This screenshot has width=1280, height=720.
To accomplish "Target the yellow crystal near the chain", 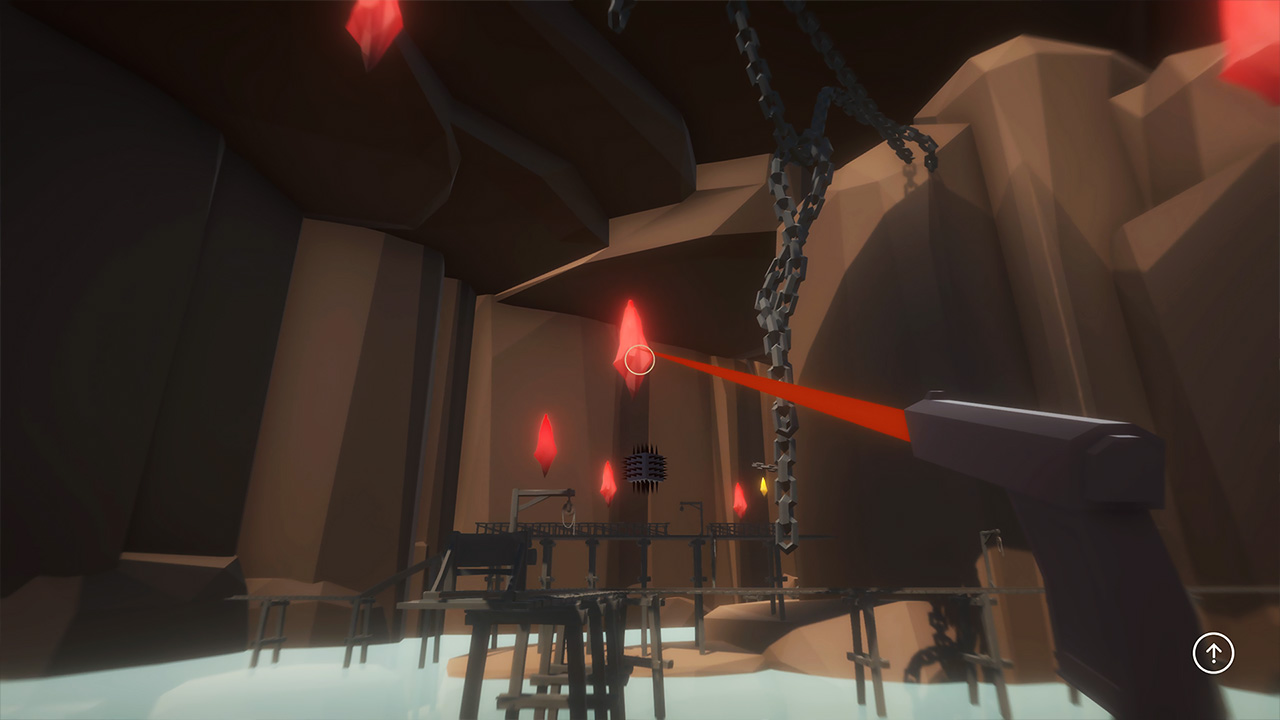I will click(x=764, y=487).
